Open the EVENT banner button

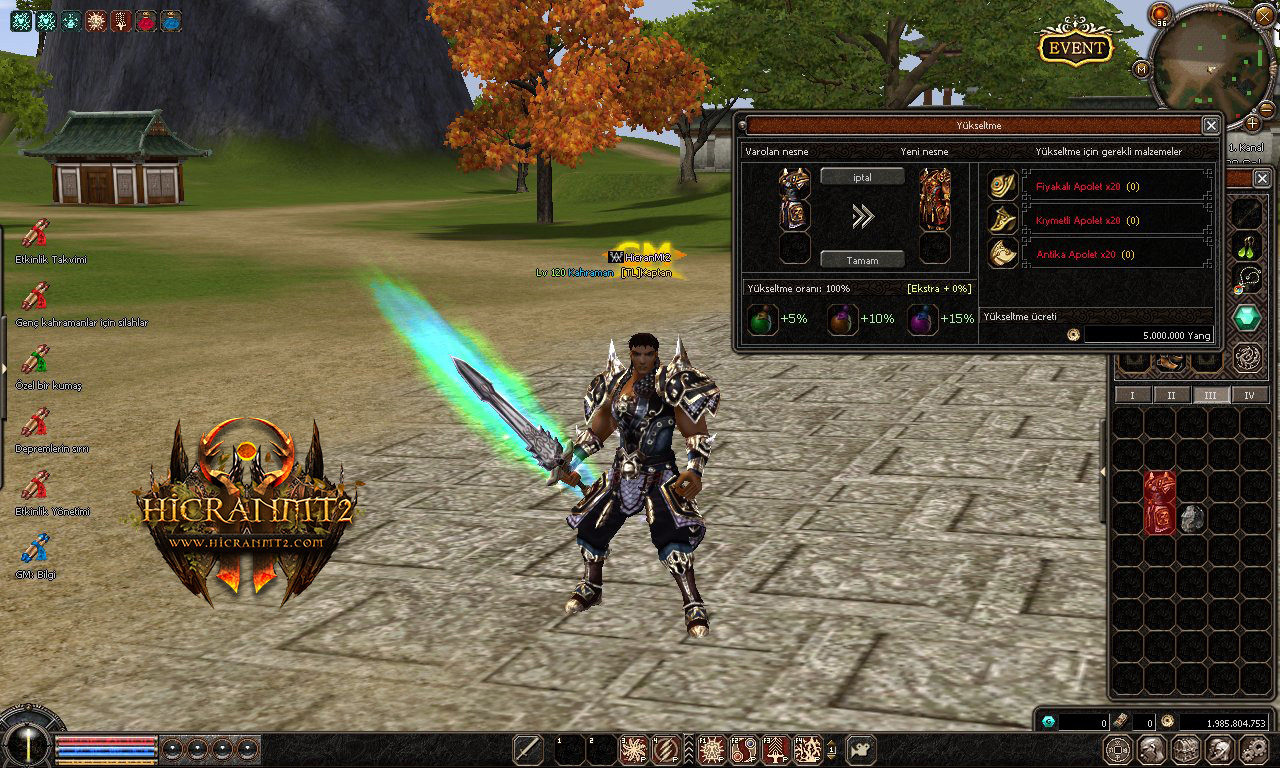(x=1076, y=46)
